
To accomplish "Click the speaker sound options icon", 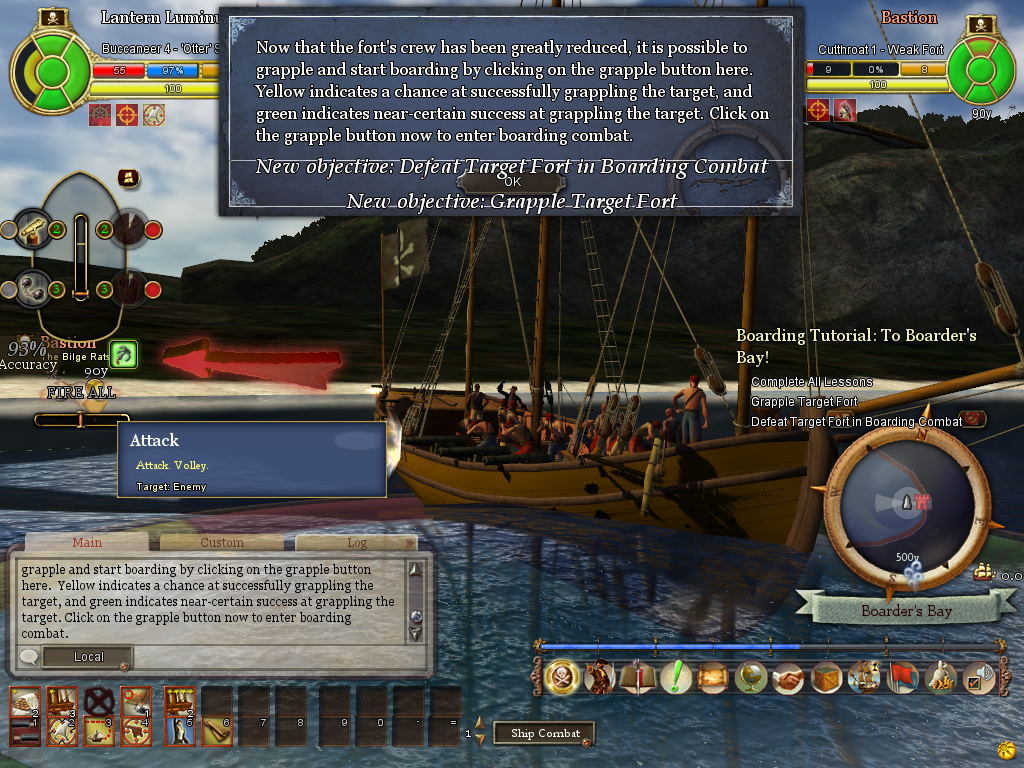I will pyautogui.click(x=977, y=677).
